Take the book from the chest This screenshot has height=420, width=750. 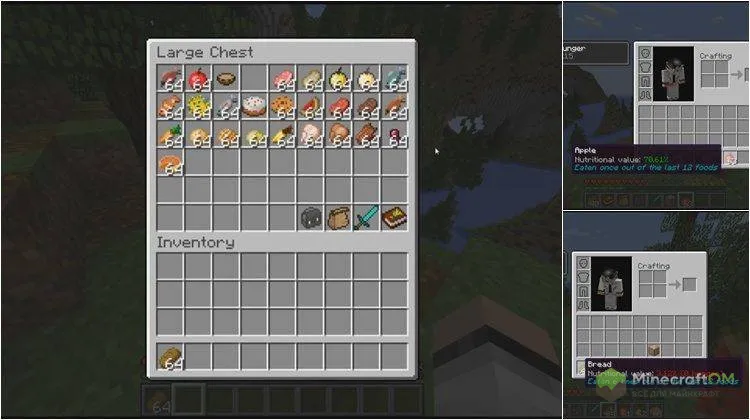pyautogui.click(x=394, y=217)
